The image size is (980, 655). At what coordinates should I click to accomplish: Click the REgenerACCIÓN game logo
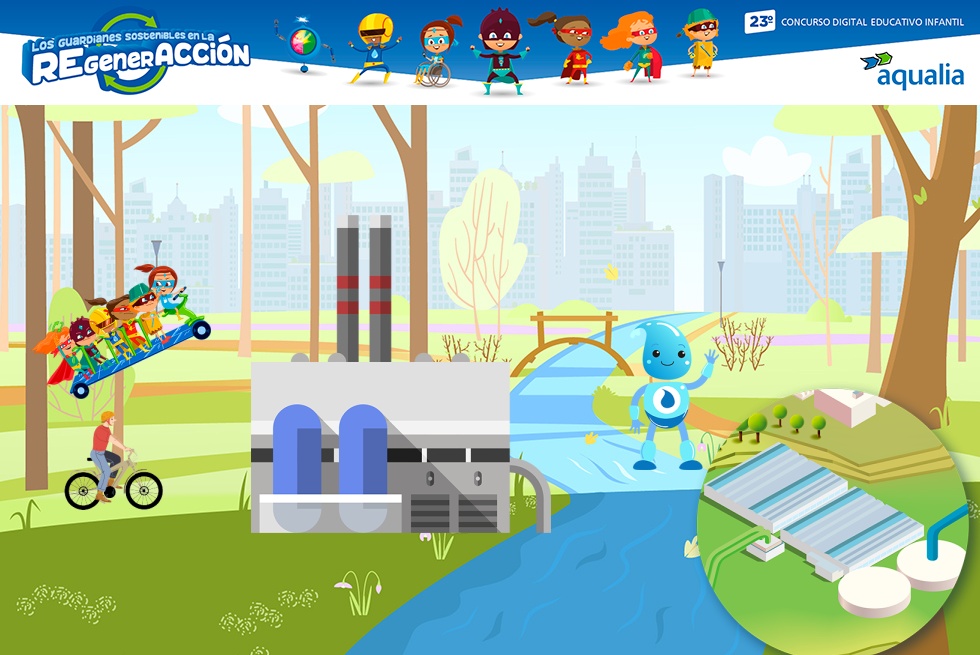point(137,54)
